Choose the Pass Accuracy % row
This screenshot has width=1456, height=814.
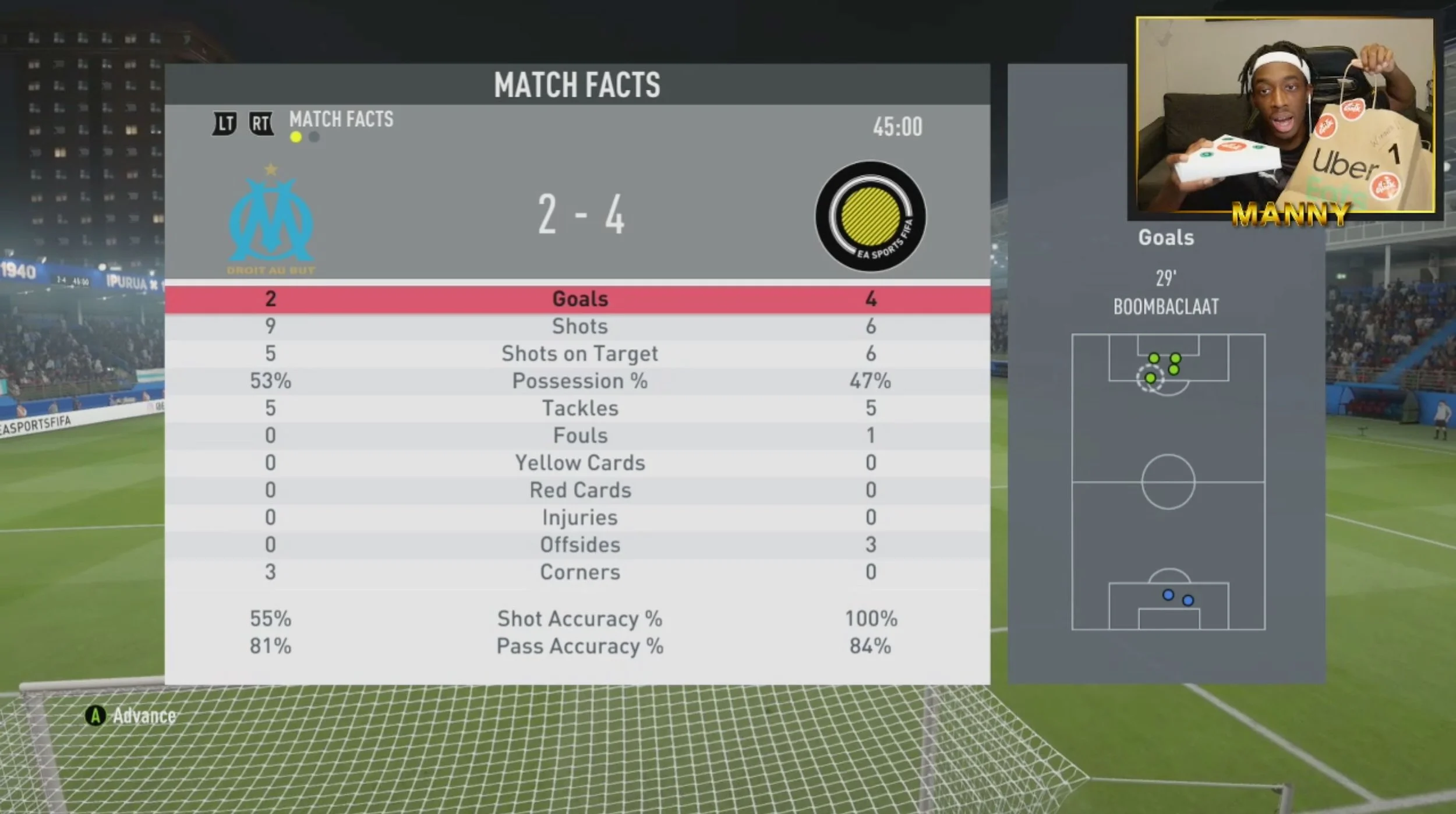coord(579,646)
